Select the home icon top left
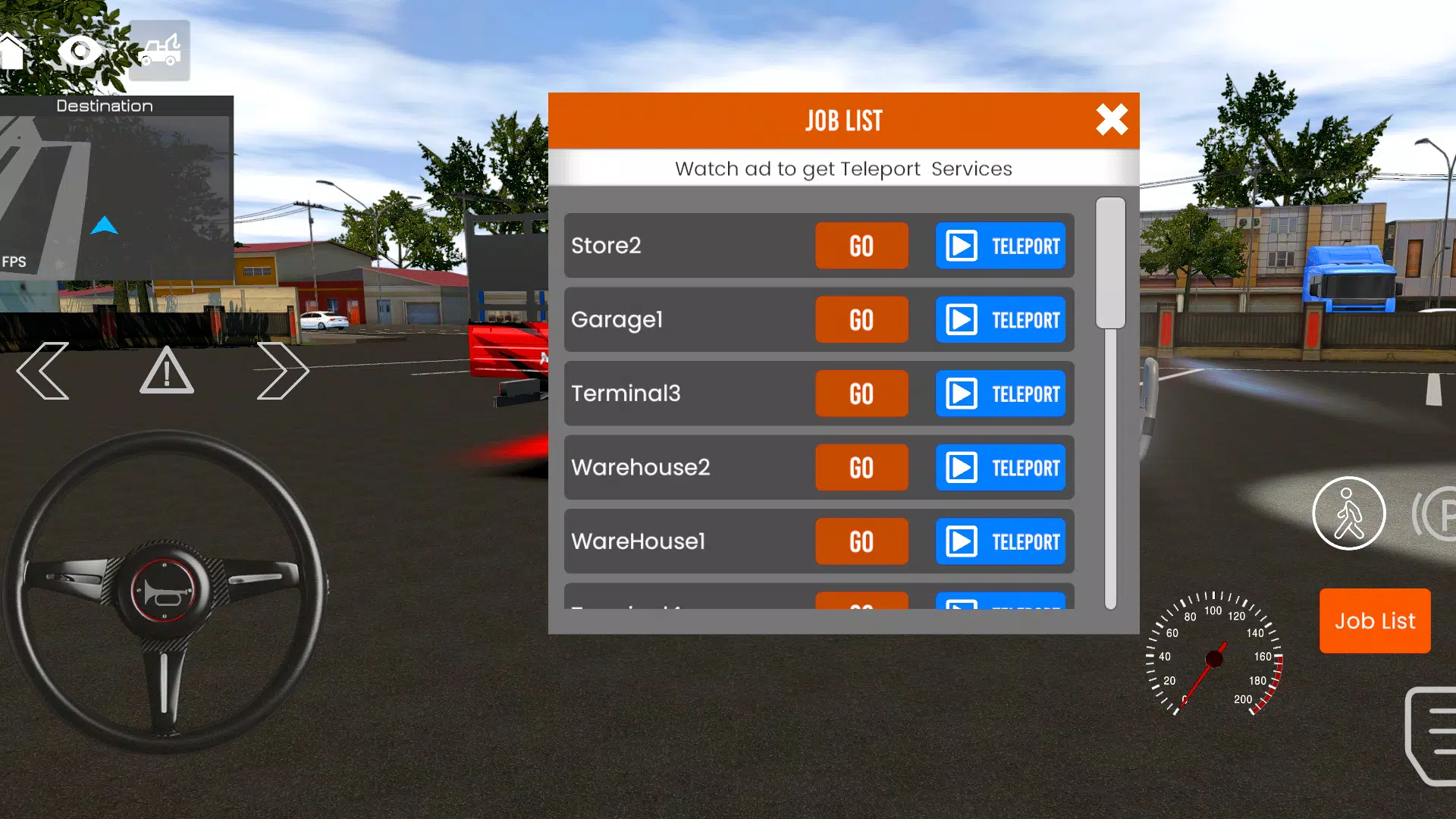 point(14,51)
